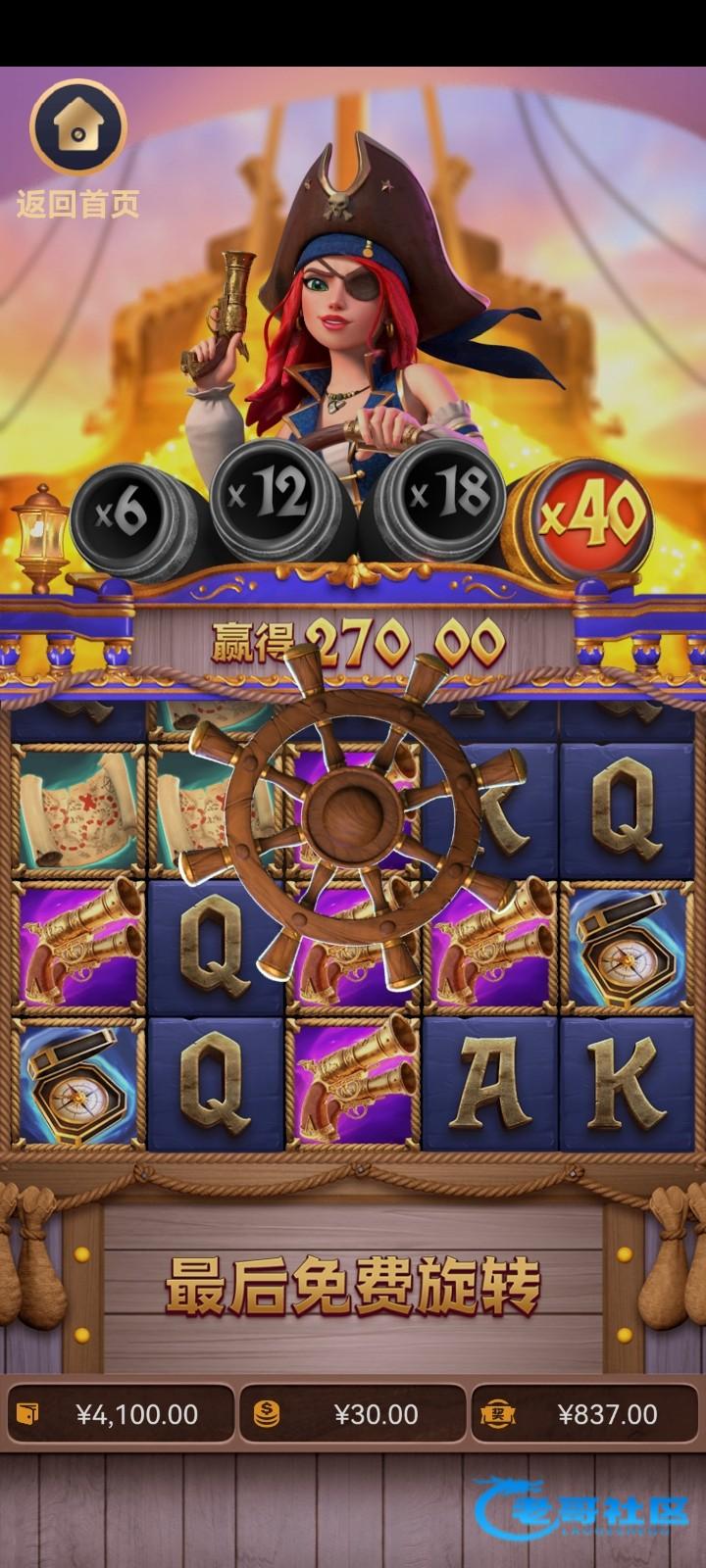Select the prize winnings panel showing ¥837.00
706x1568 pixels.
[x=585, y=1414]
